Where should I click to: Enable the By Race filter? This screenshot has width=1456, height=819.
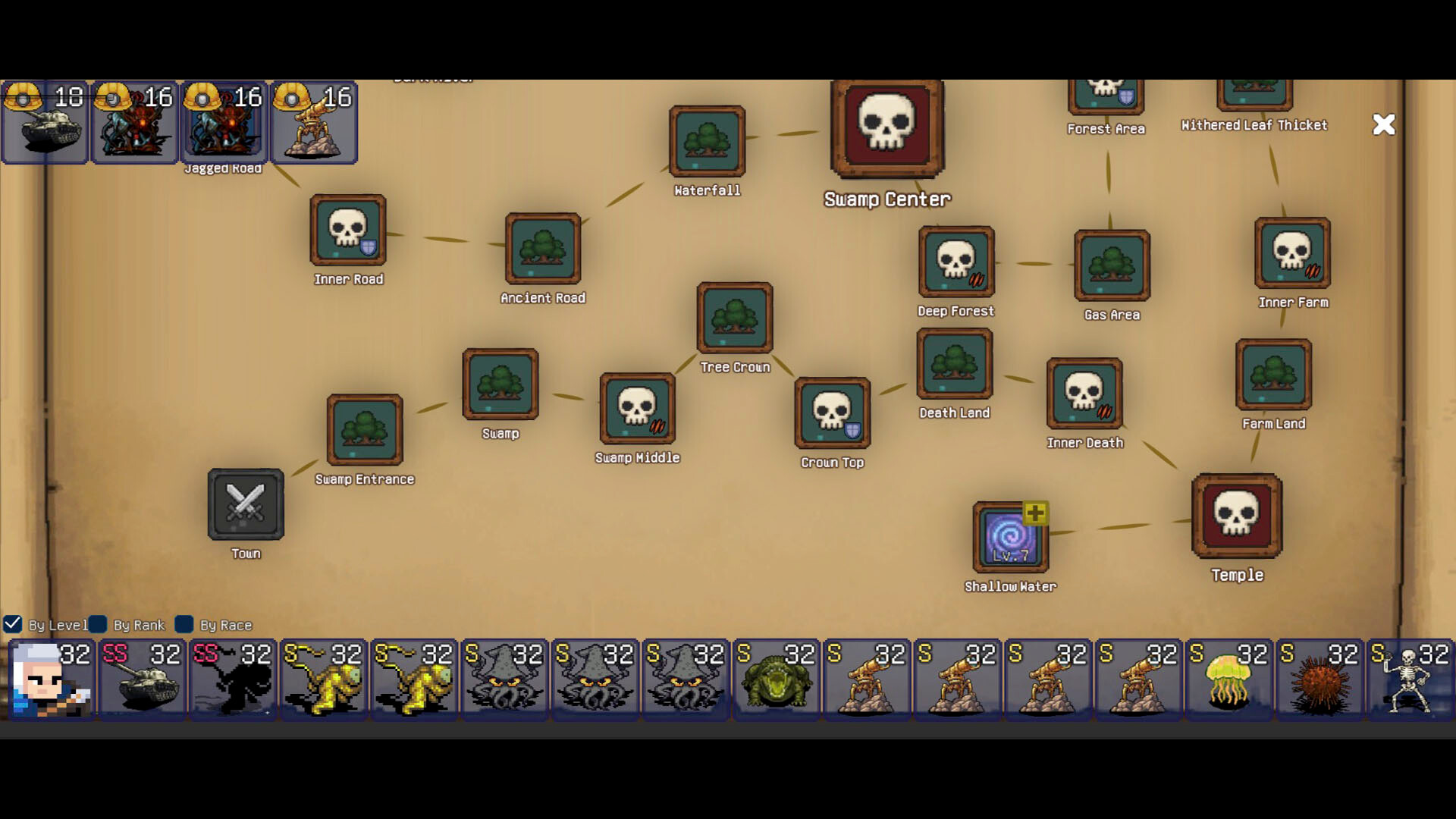pos(184,625)
